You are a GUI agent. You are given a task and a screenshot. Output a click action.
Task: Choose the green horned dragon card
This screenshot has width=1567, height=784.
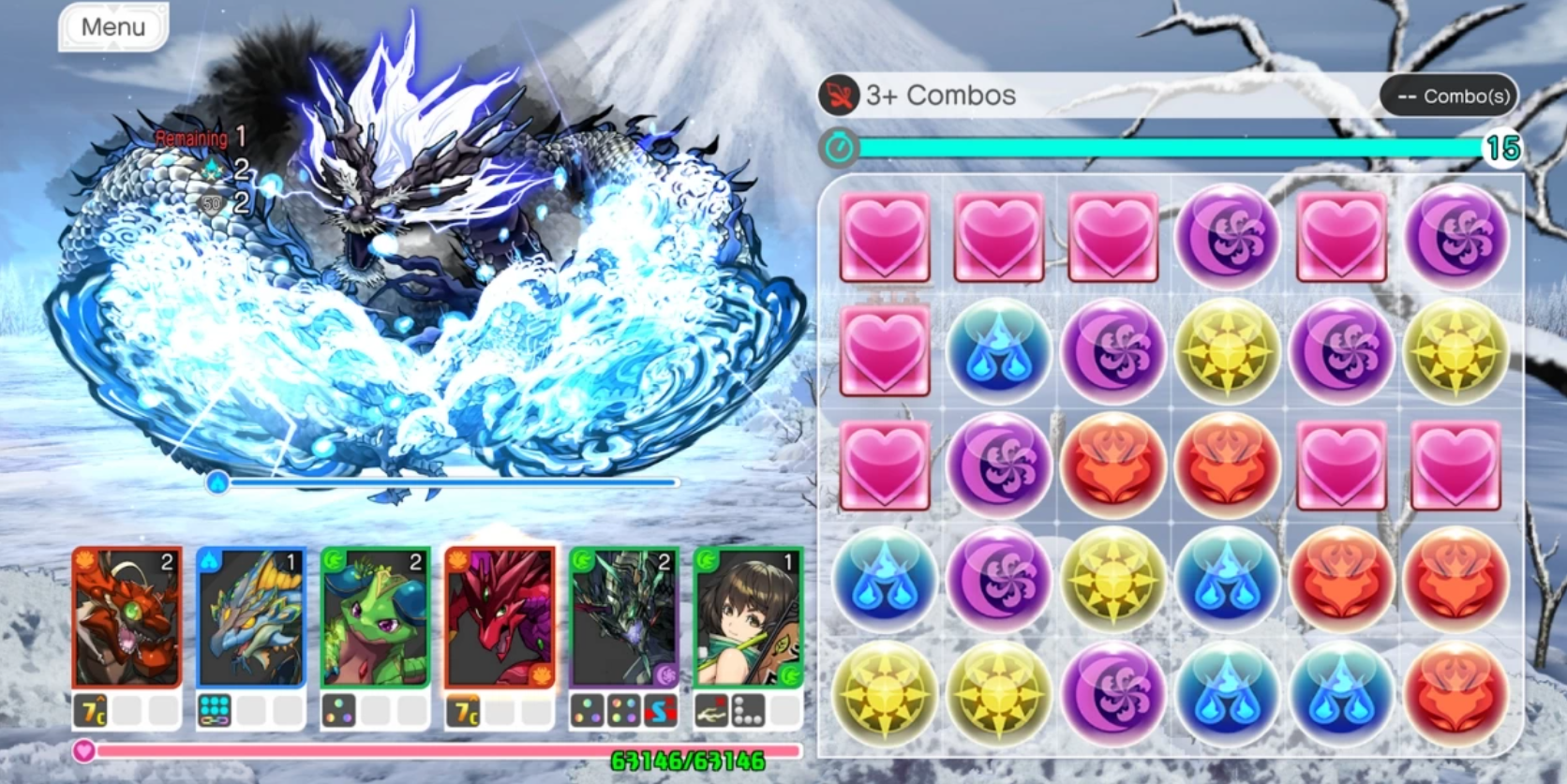point(375,617)
